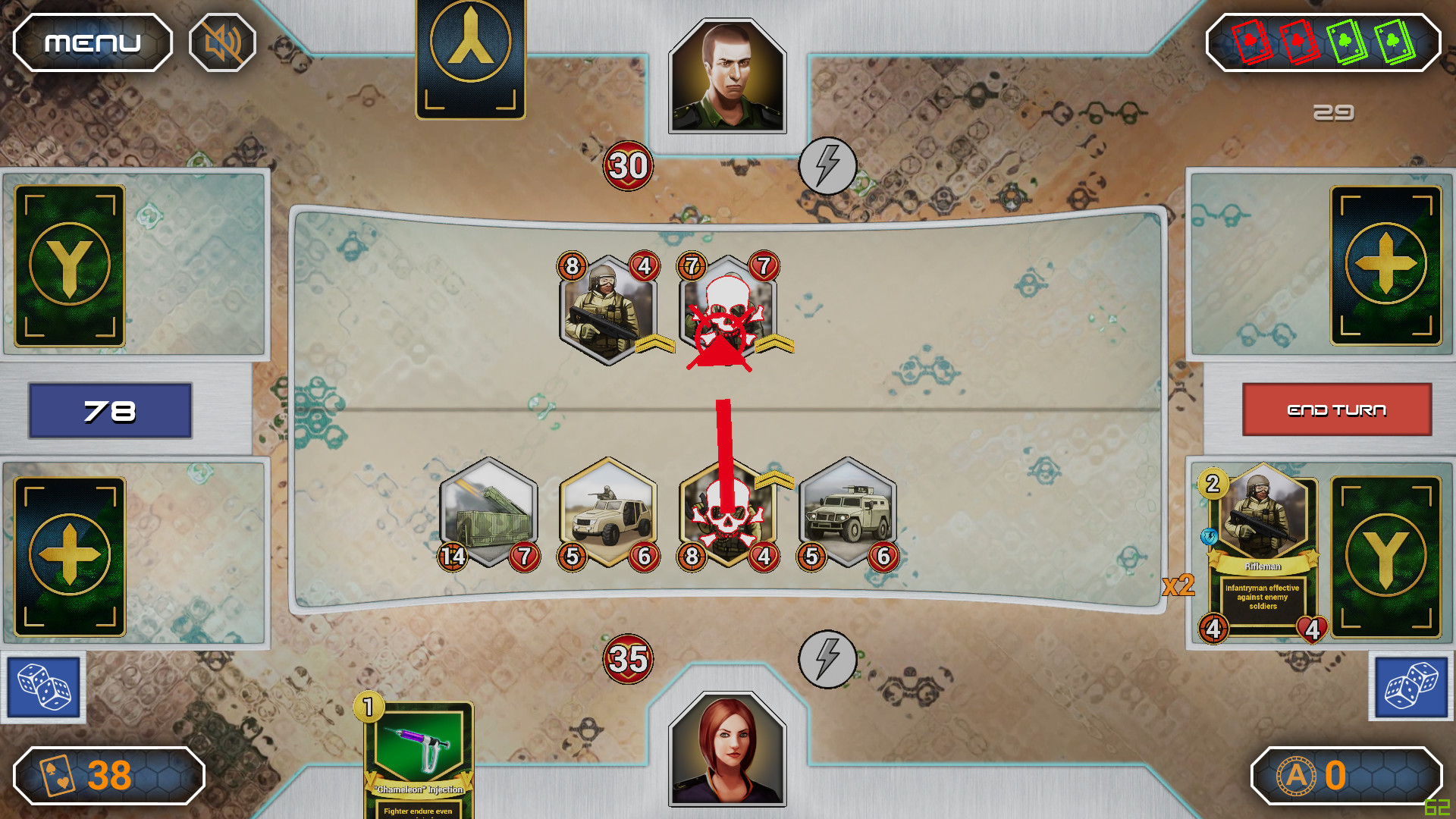Click the lightning bolt icon near your portrait
Image resolution: width=1456 pixels, height=819 pixels.
click(827, 661)
